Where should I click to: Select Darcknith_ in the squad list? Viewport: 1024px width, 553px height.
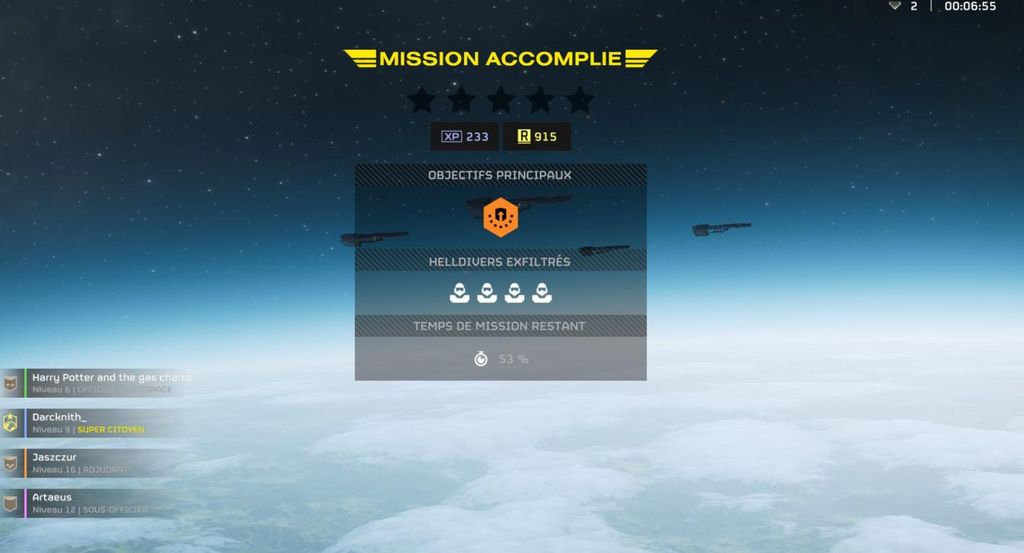point(90,423)
